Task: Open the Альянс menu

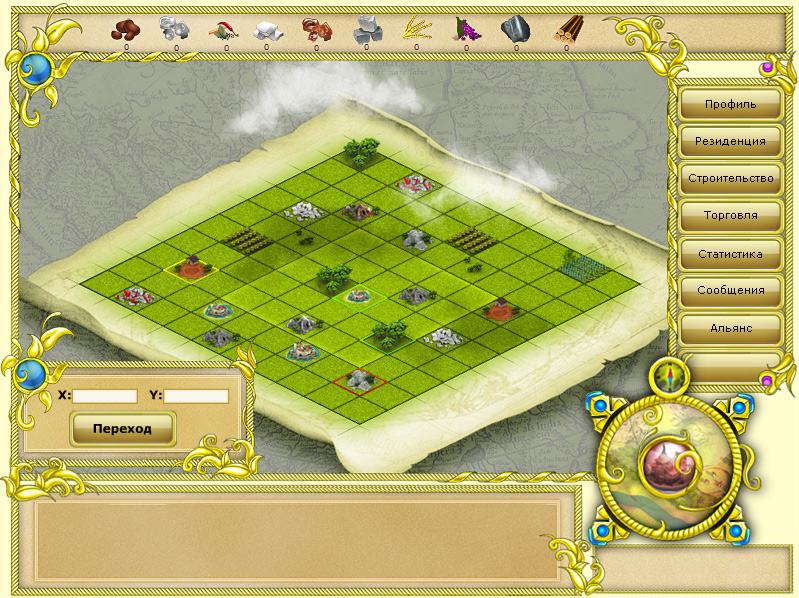Action: pos(730,327)
